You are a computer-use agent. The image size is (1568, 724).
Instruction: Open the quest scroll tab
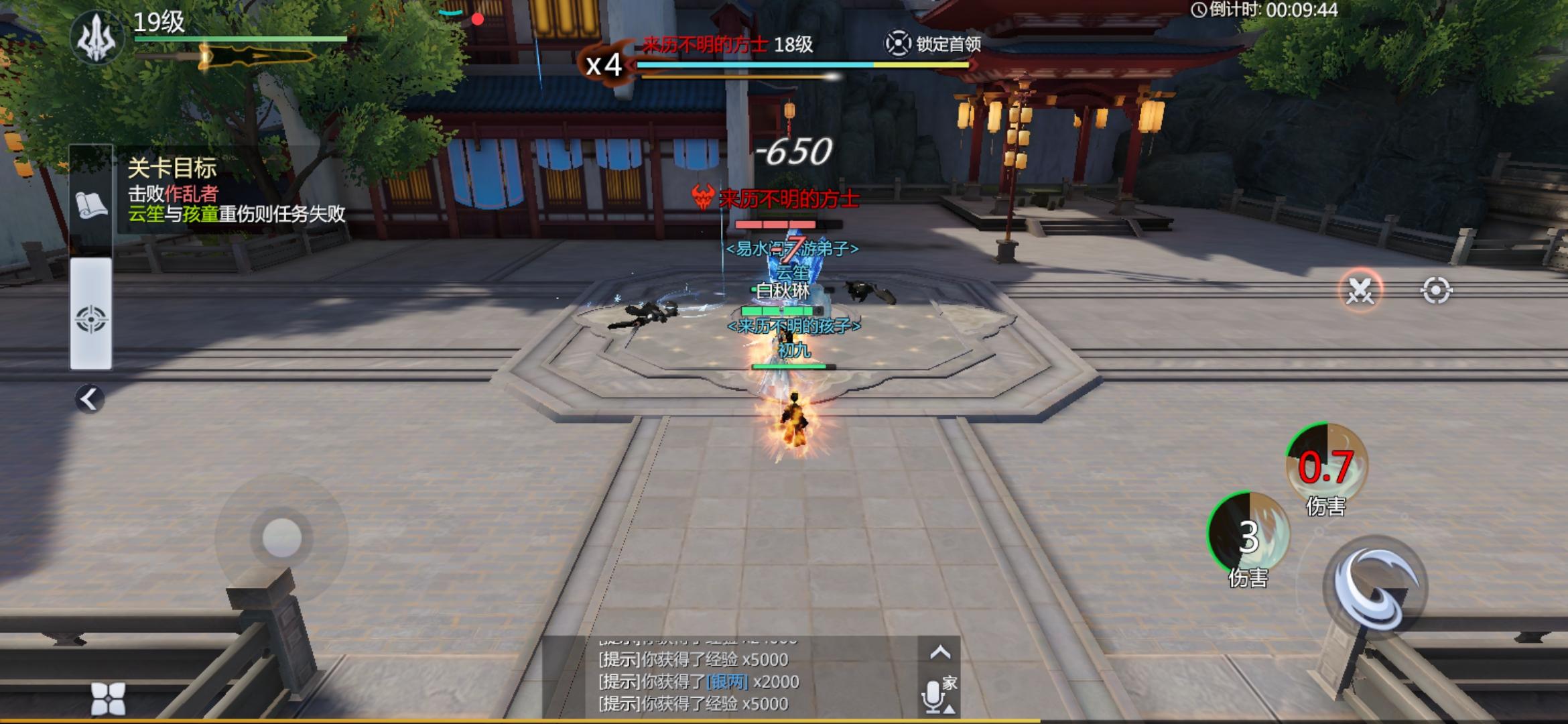coord(91,204)
